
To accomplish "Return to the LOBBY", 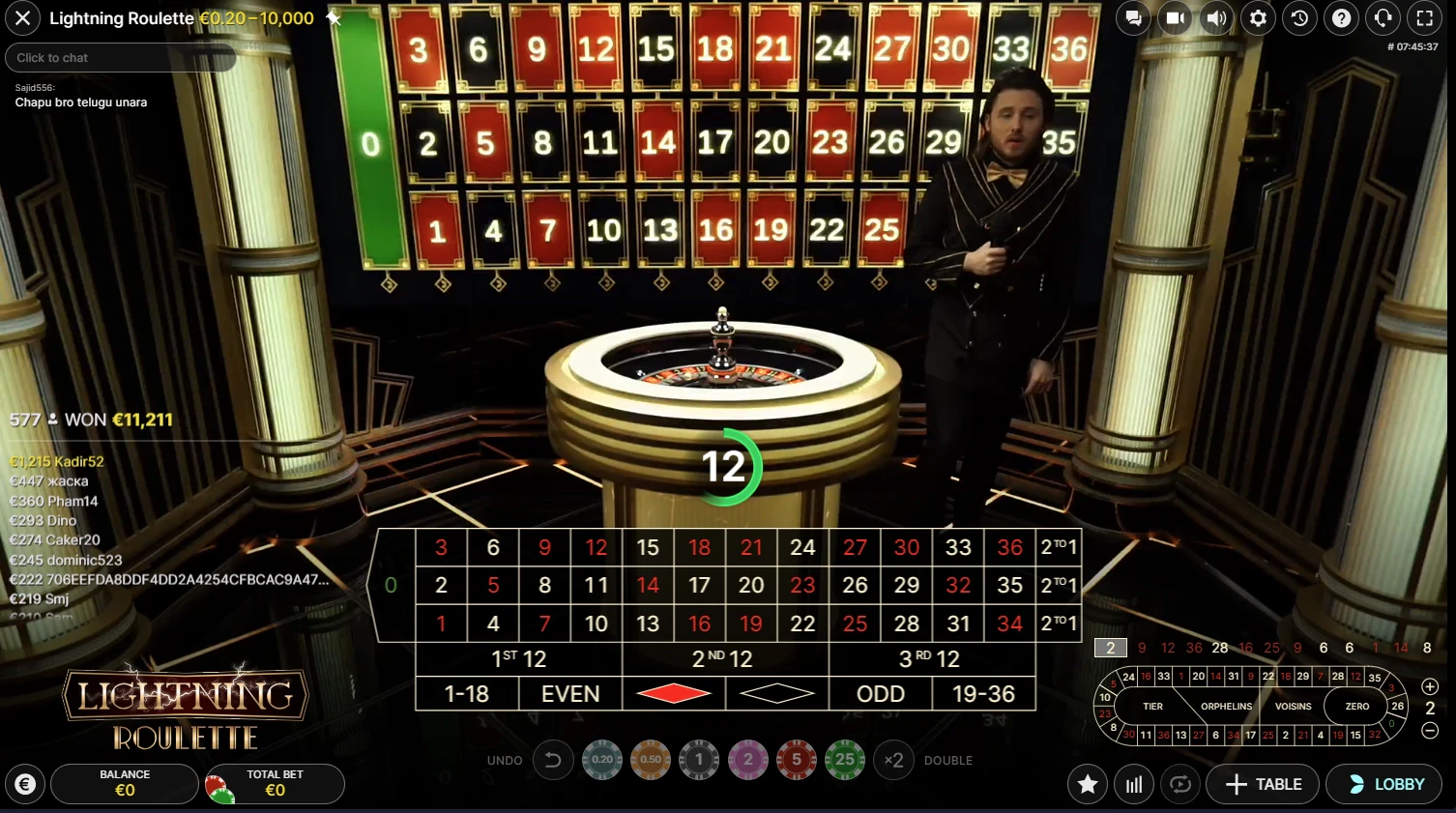I will 1387,784.
